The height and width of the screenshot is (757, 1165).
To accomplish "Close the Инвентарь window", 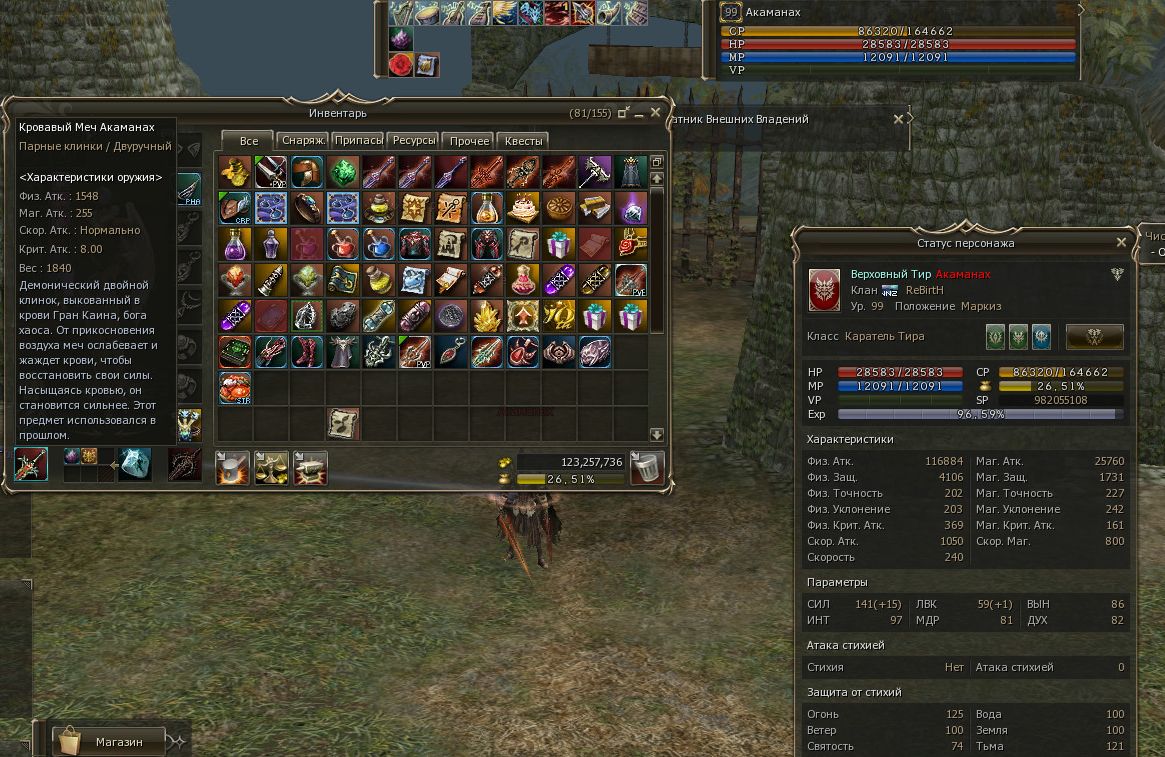I will click(x=656, y=113).
